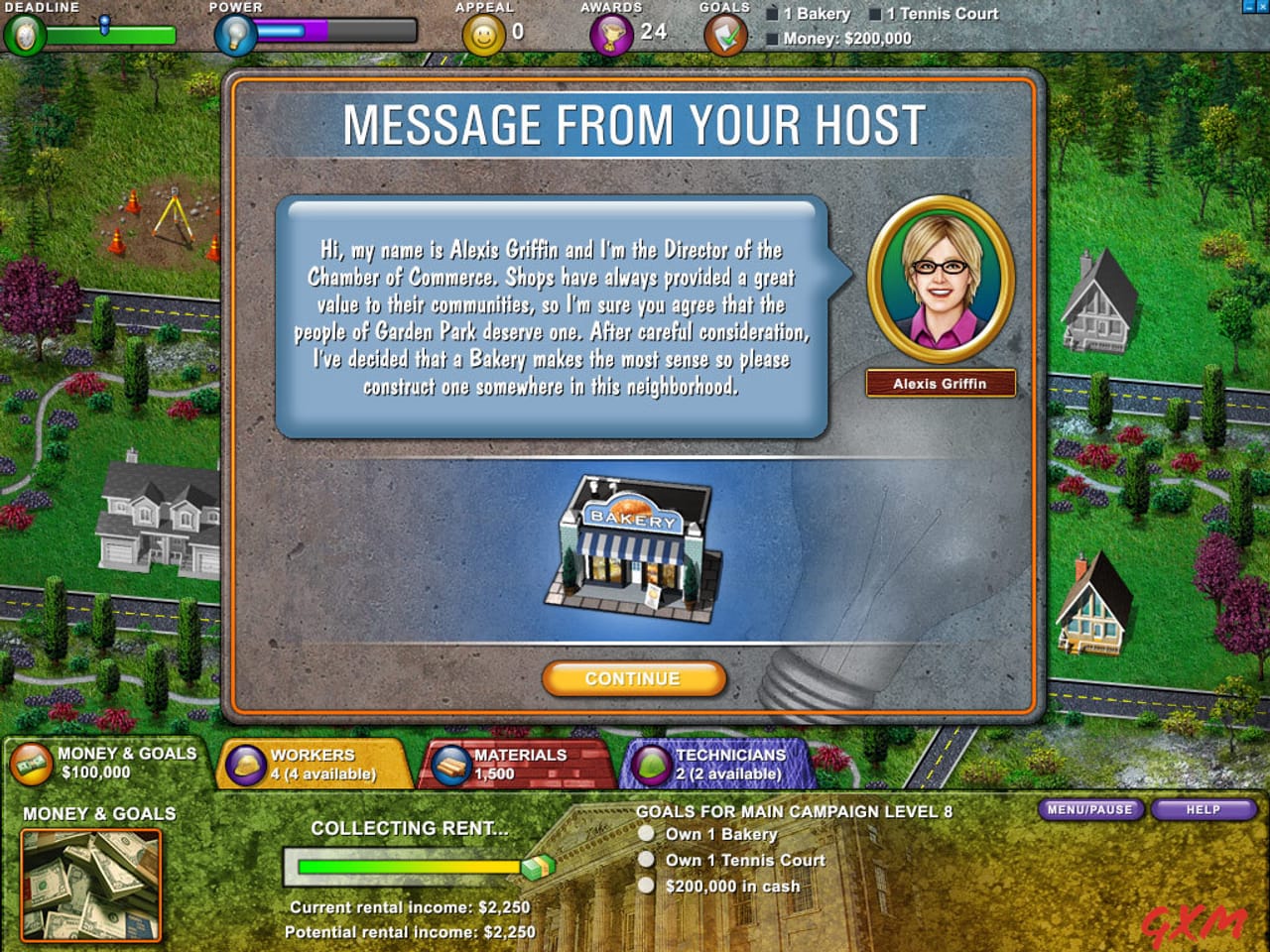Select the $200,000 in cash goal bullet
This screenshot has width=1270, height=952.
[647, 886]
